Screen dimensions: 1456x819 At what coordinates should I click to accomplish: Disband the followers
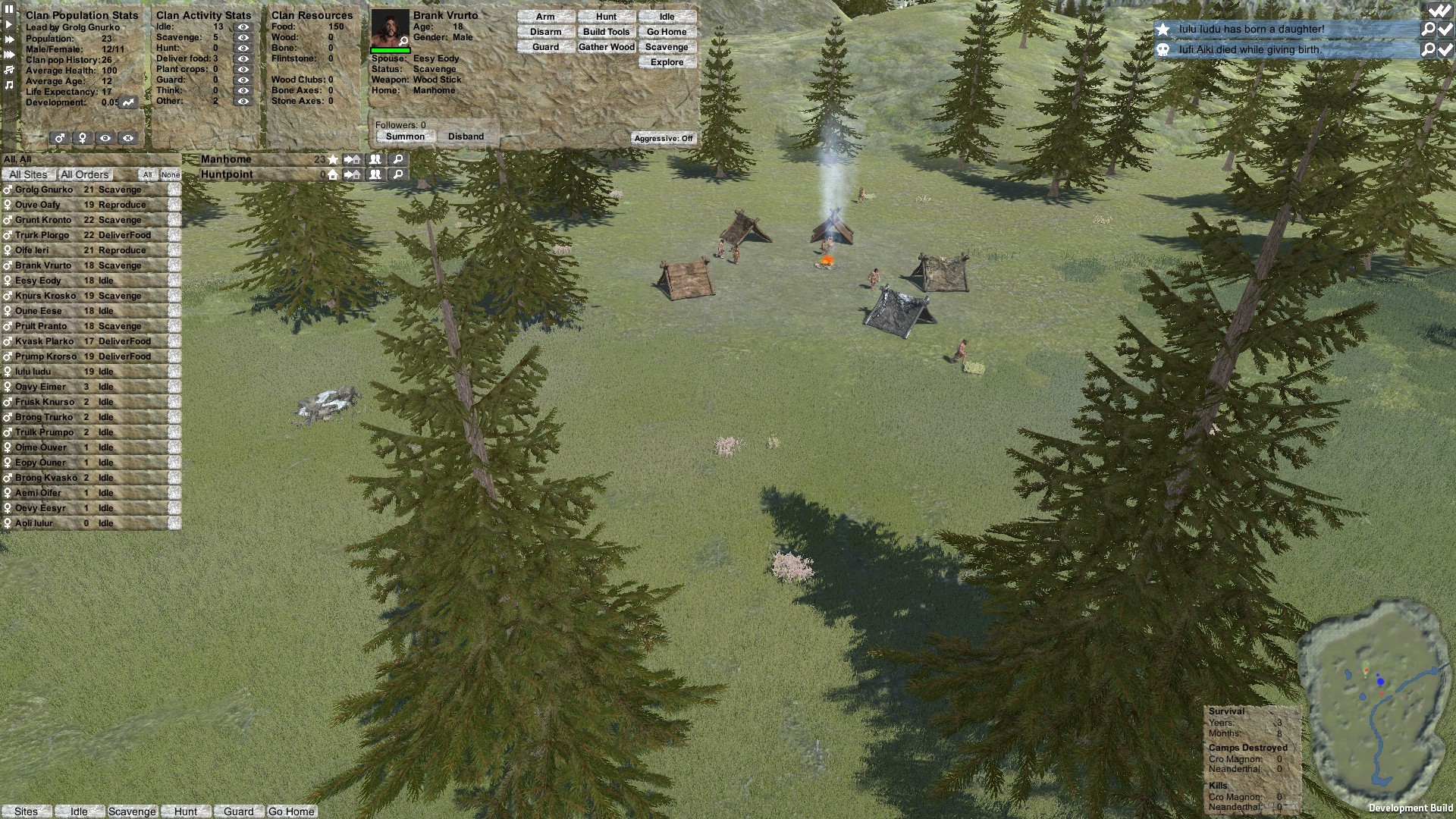click(466, 136)
